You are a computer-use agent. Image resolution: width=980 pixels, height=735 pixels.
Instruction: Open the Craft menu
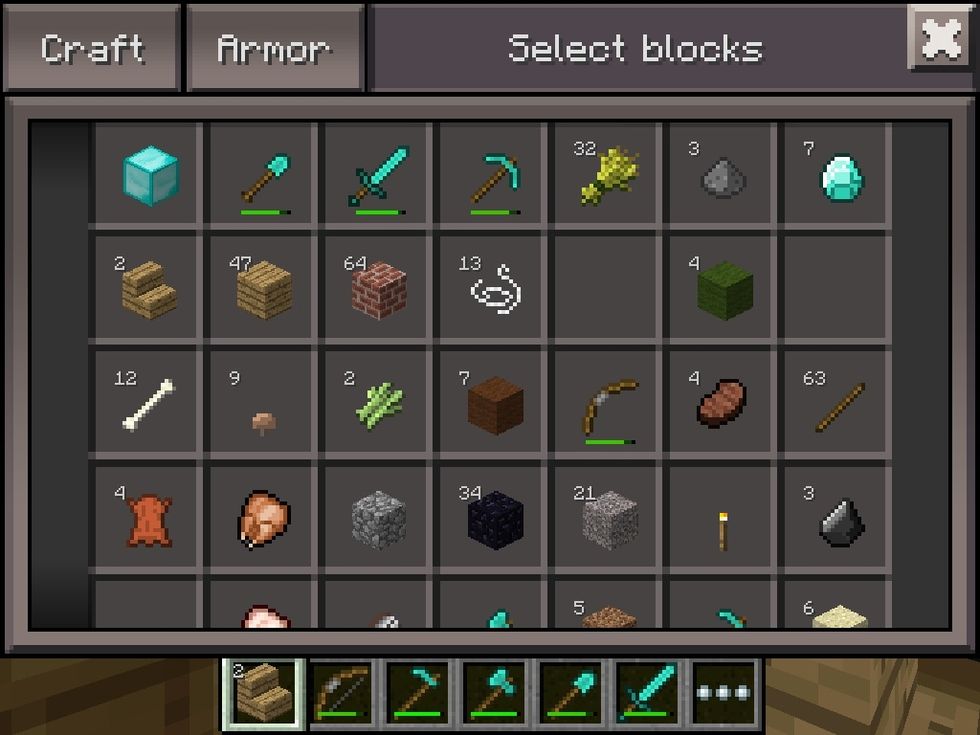click(92, 49)
